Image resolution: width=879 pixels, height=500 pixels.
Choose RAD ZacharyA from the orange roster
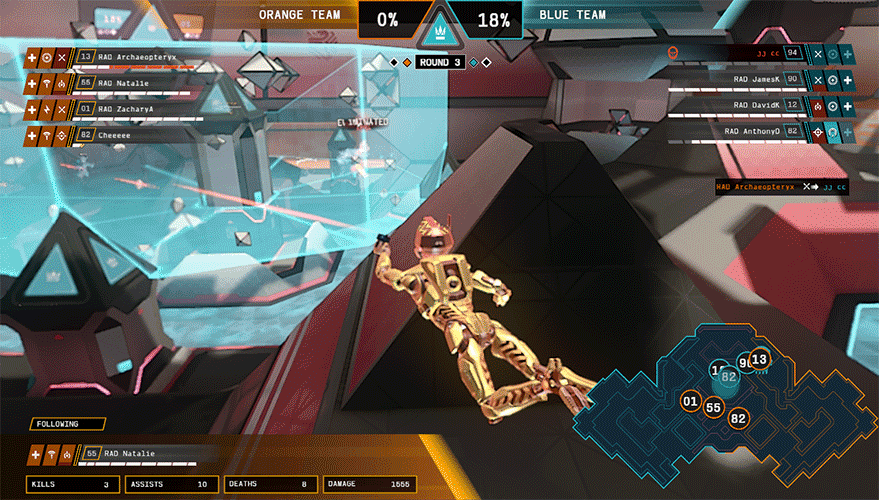[125, 108]
